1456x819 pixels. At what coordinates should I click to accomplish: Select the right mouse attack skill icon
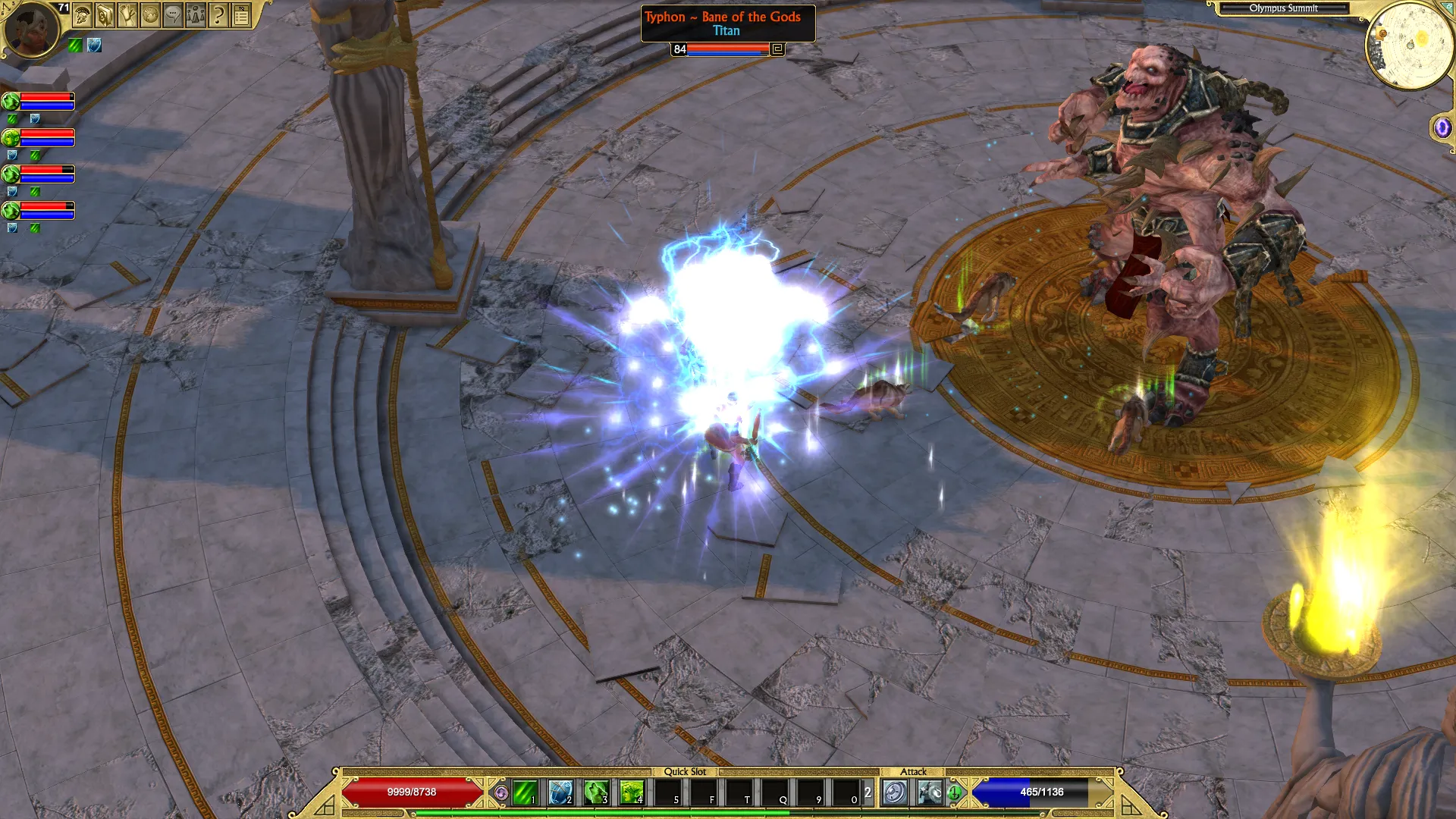click(x=930, y=792)
